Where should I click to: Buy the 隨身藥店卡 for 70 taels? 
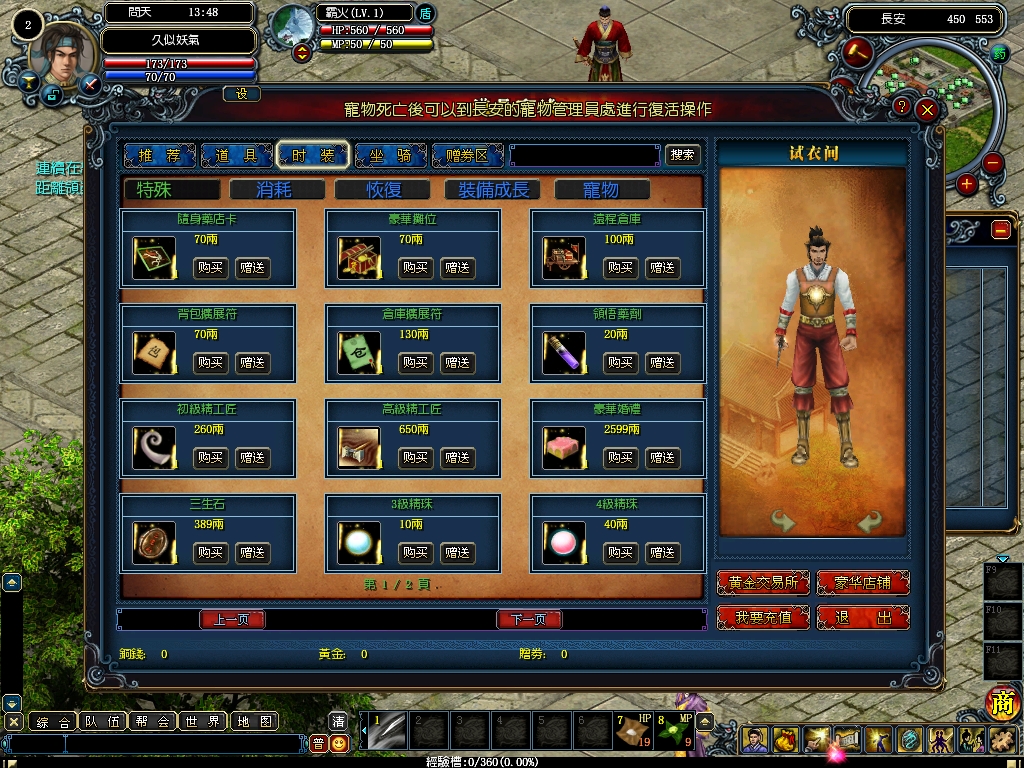(x=210, y=268)
